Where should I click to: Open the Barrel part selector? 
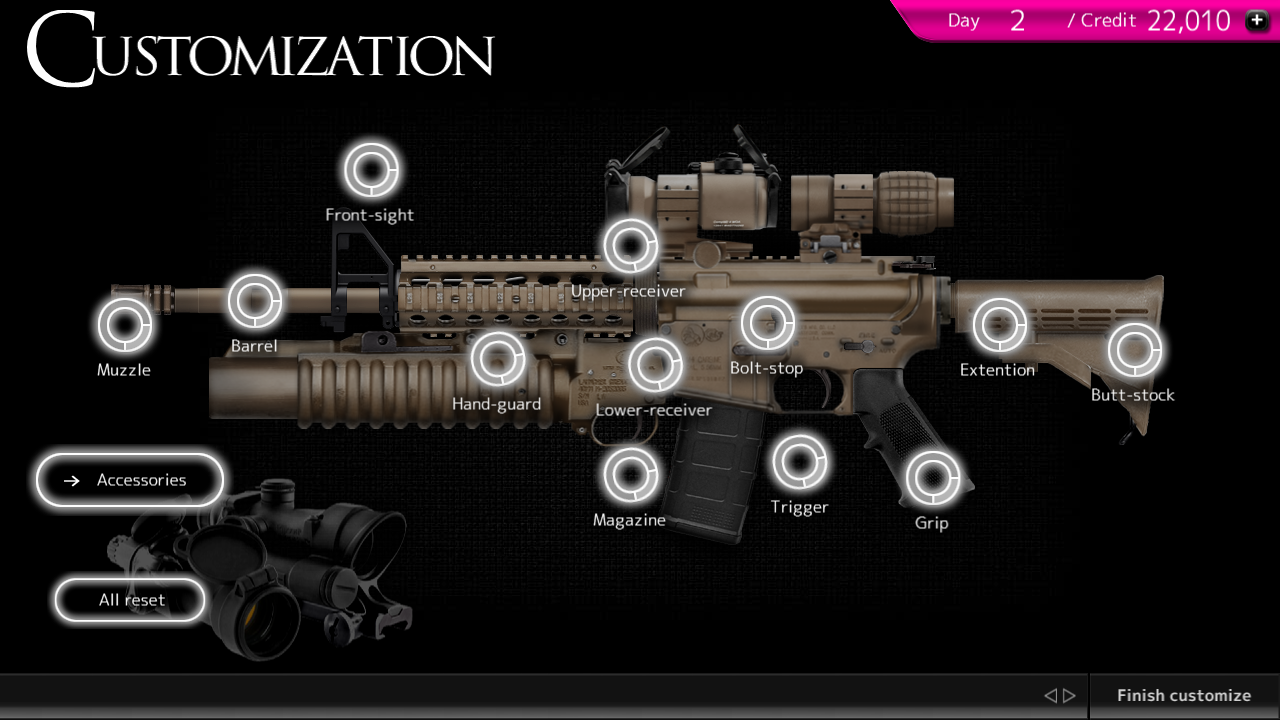(x=253, y=301)
